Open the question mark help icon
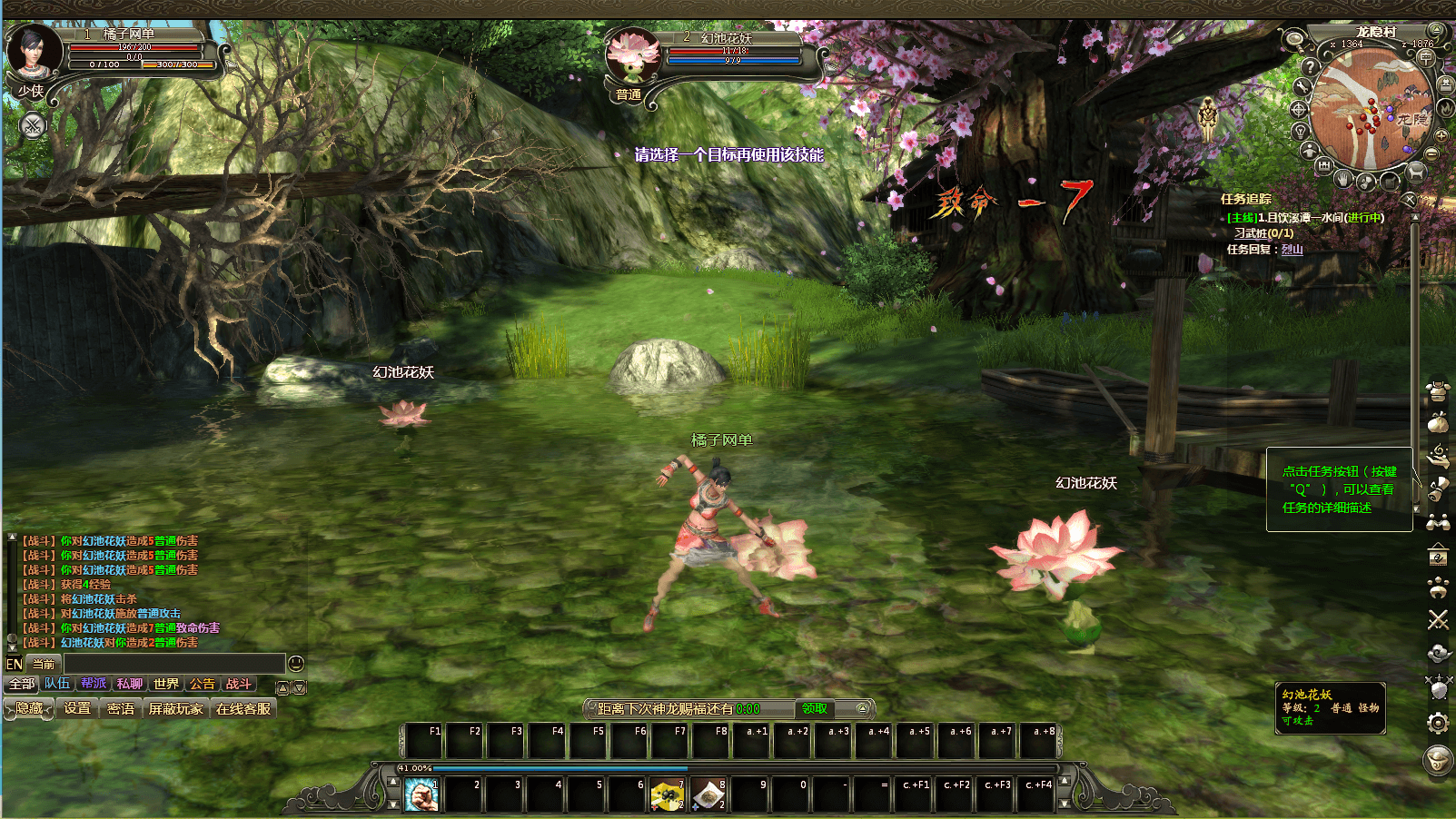The width and height of the screenshot is (1456, 819). (1310, 66)
